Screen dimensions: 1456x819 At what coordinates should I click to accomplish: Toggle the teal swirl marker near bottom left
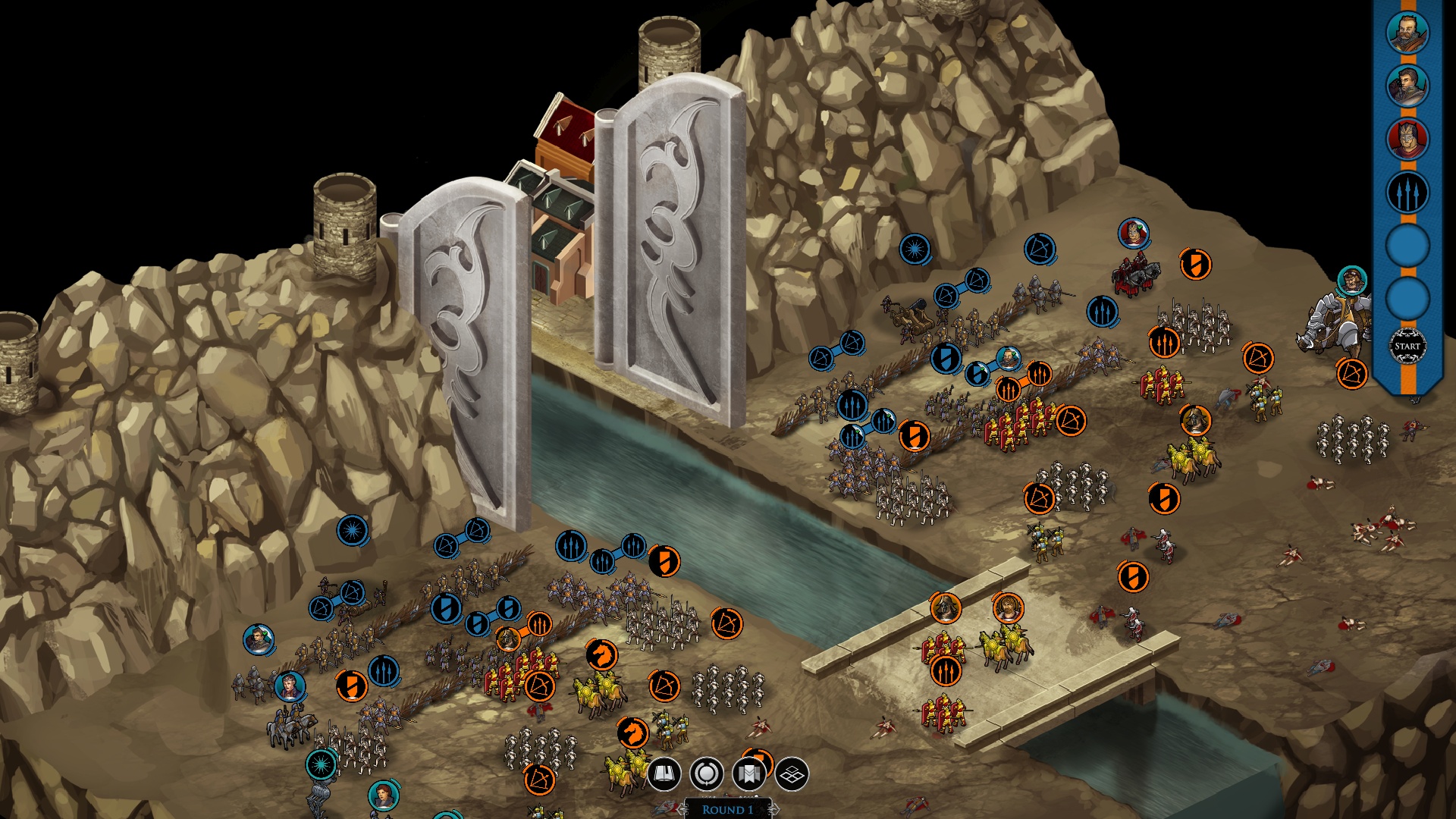pos(319,762)
